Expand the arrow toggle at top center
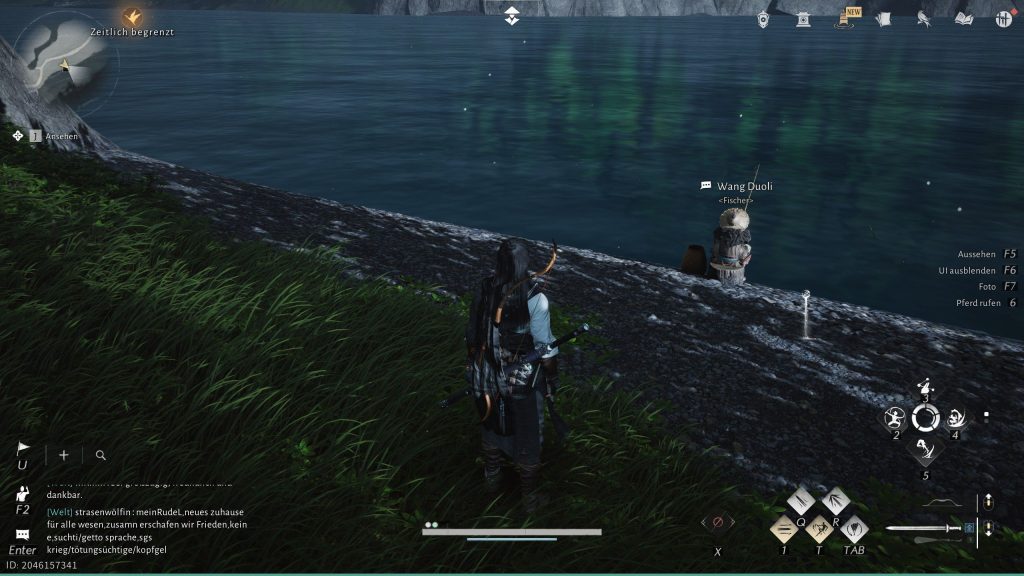1024x576 pixels. 512,16
